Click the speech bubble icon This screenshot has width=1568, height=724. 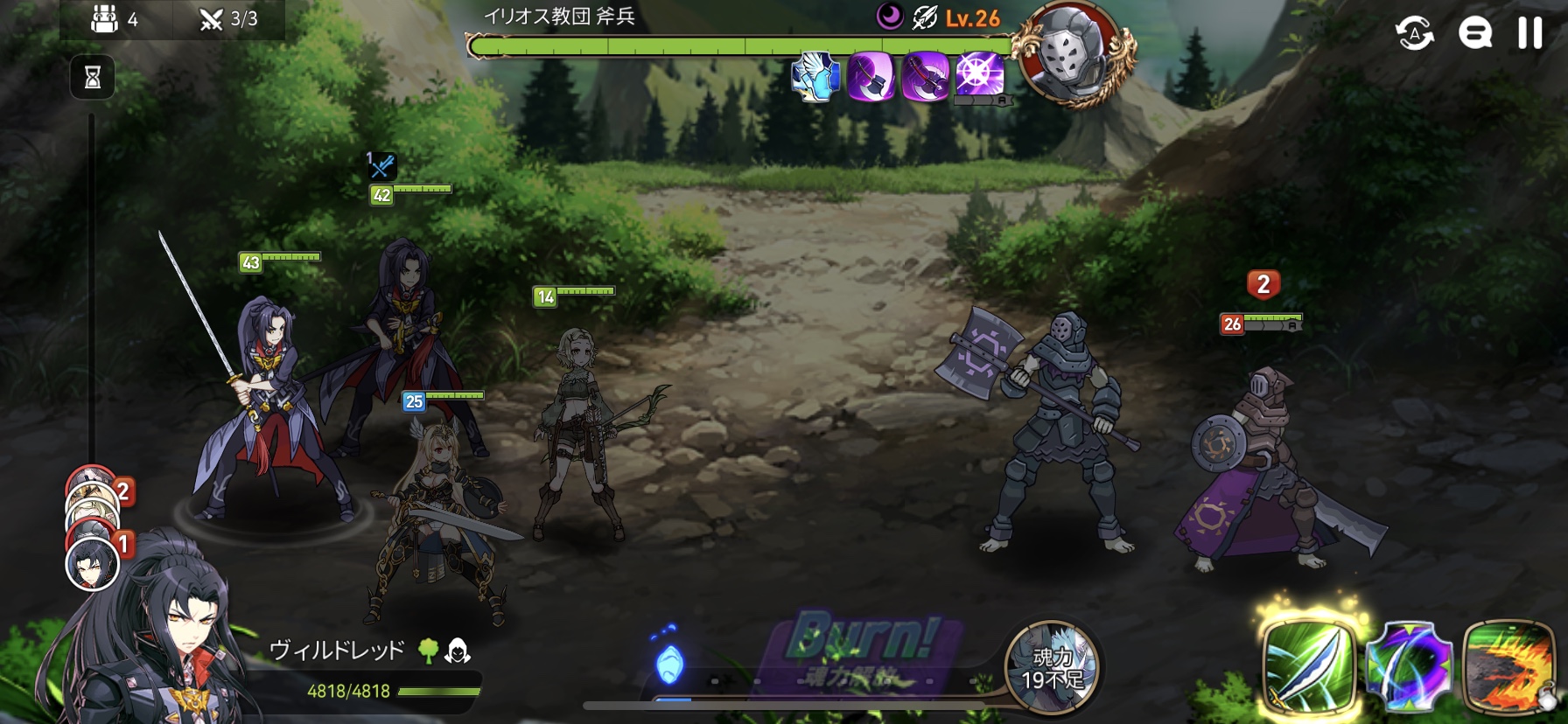[1474, 34]
